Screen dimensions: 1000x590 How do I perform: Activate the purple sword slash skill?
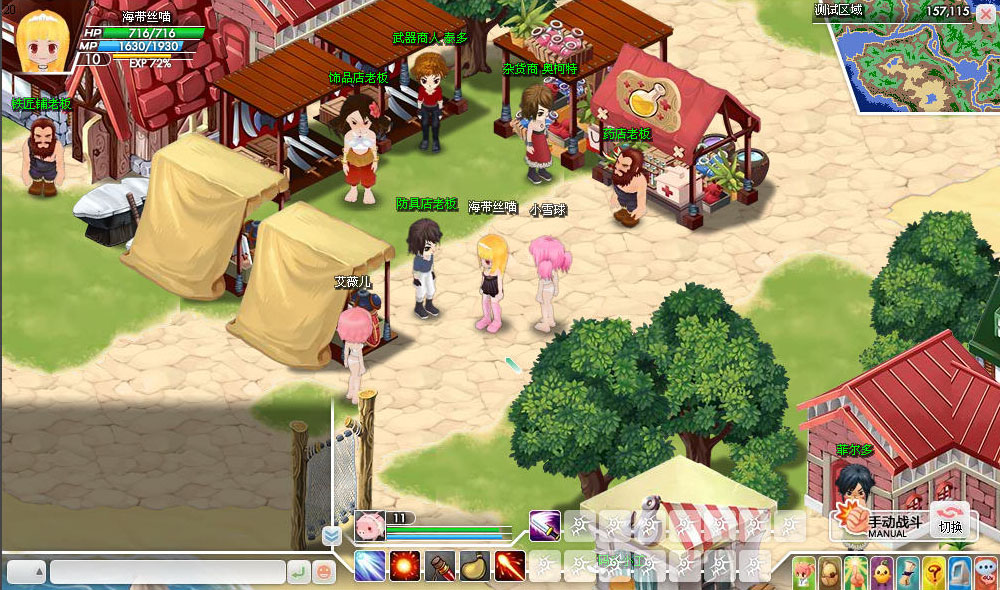[x=546, y=524]
